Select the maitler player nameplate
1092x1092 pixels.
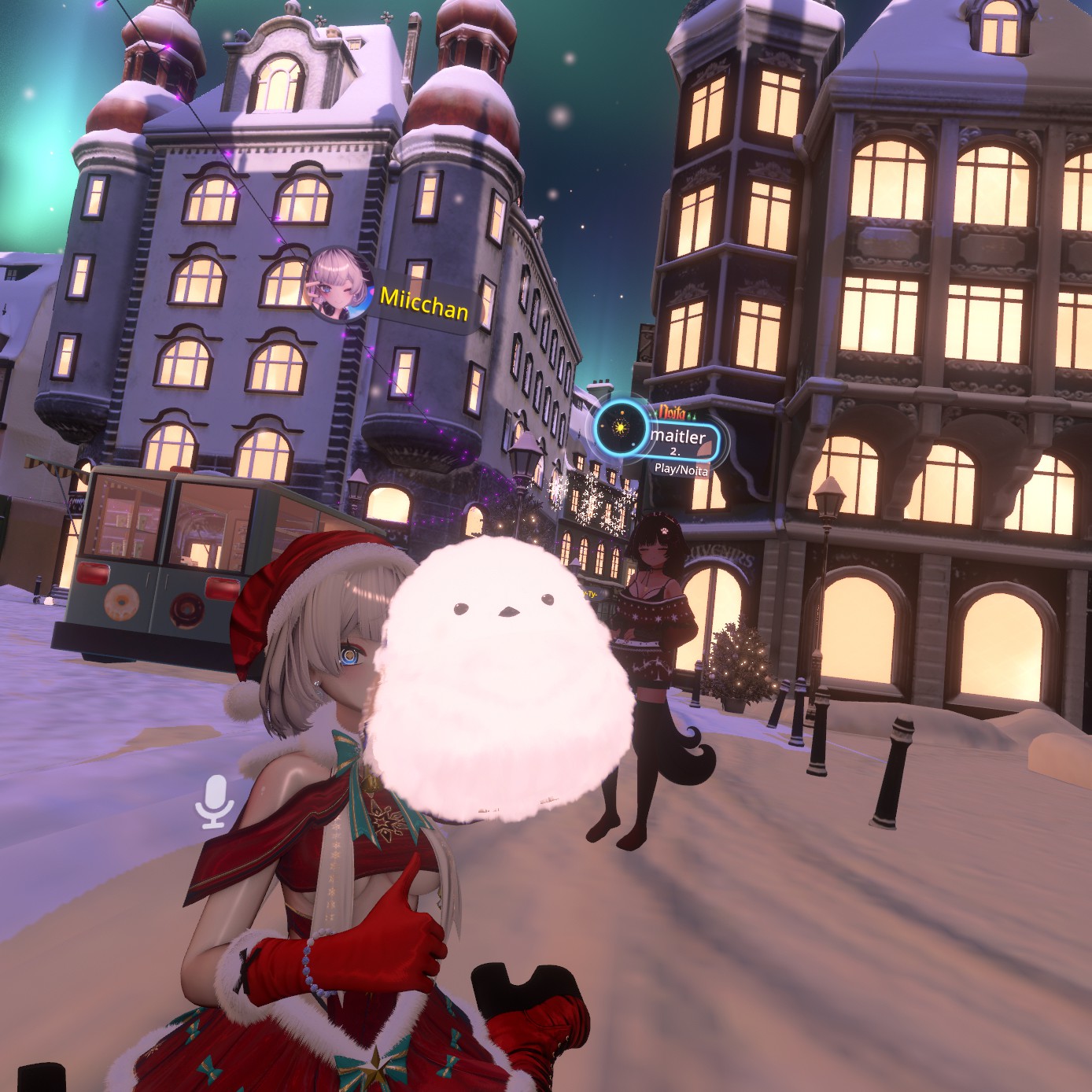pos(678,437)
